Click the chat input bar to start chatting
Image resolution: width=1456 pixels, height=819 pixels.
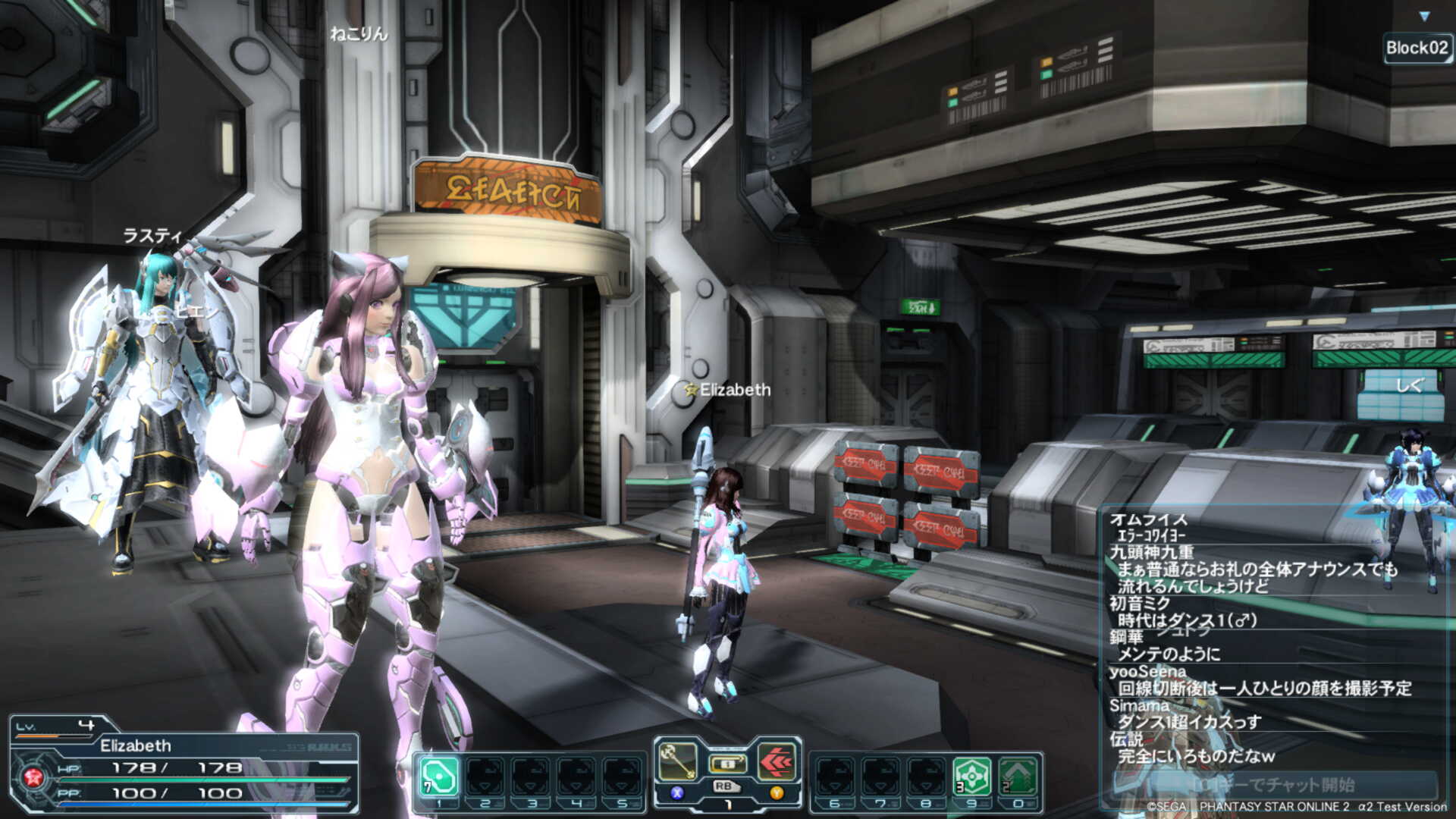click(x=1276, y=784)
